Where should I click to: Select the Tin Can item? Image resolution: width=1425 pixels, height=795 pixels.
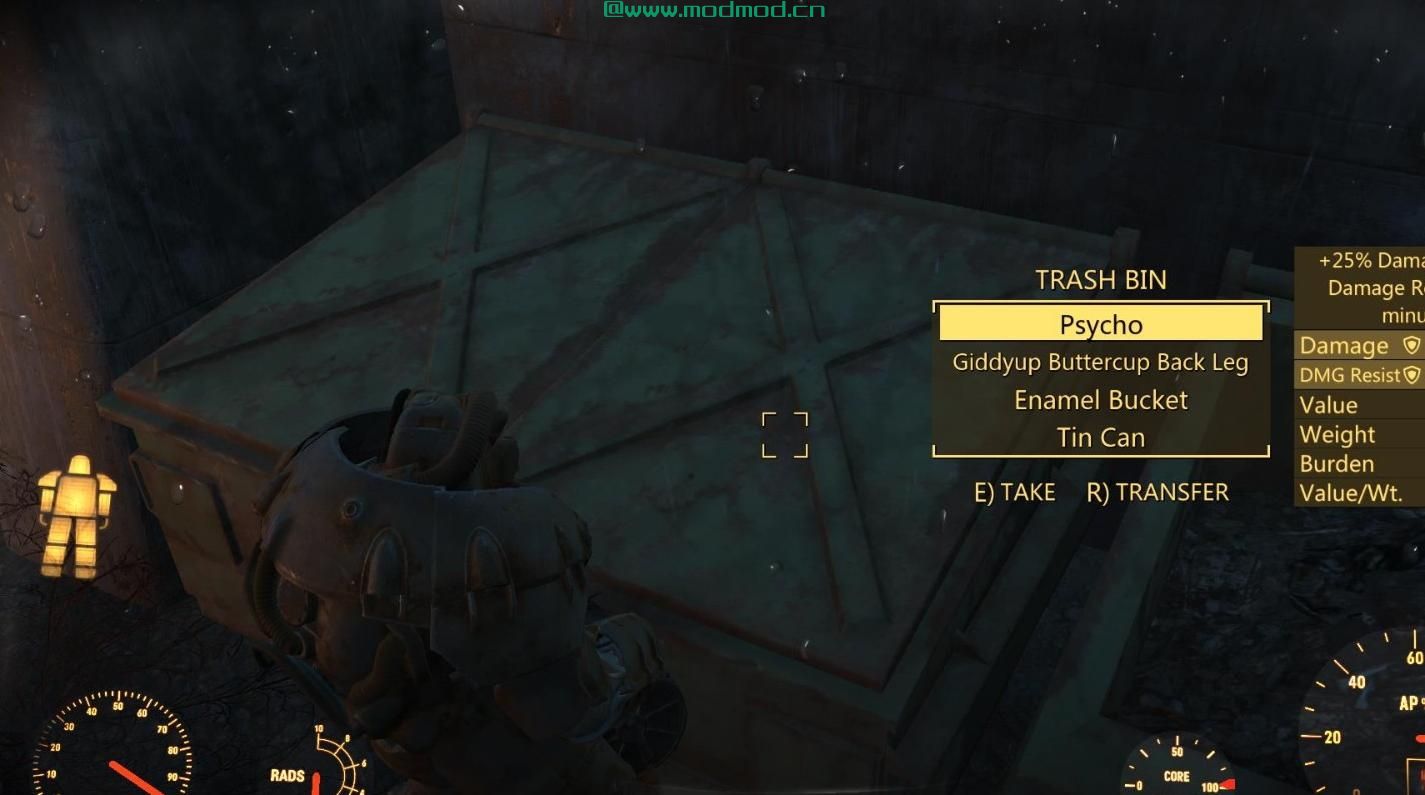tap(1100, 438)
